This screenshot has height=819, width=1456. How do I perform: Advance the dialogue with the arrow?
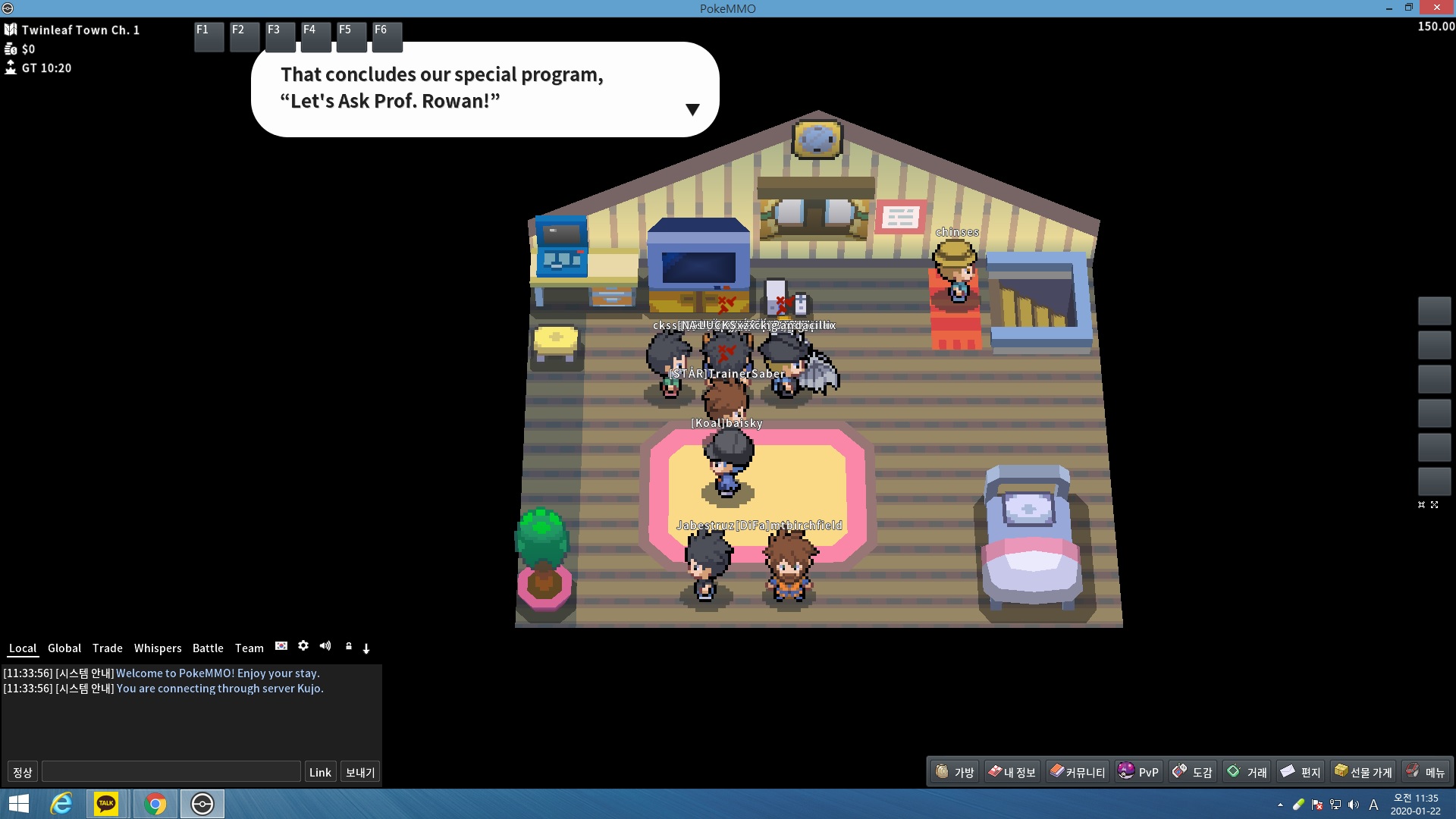pos(692,110)
